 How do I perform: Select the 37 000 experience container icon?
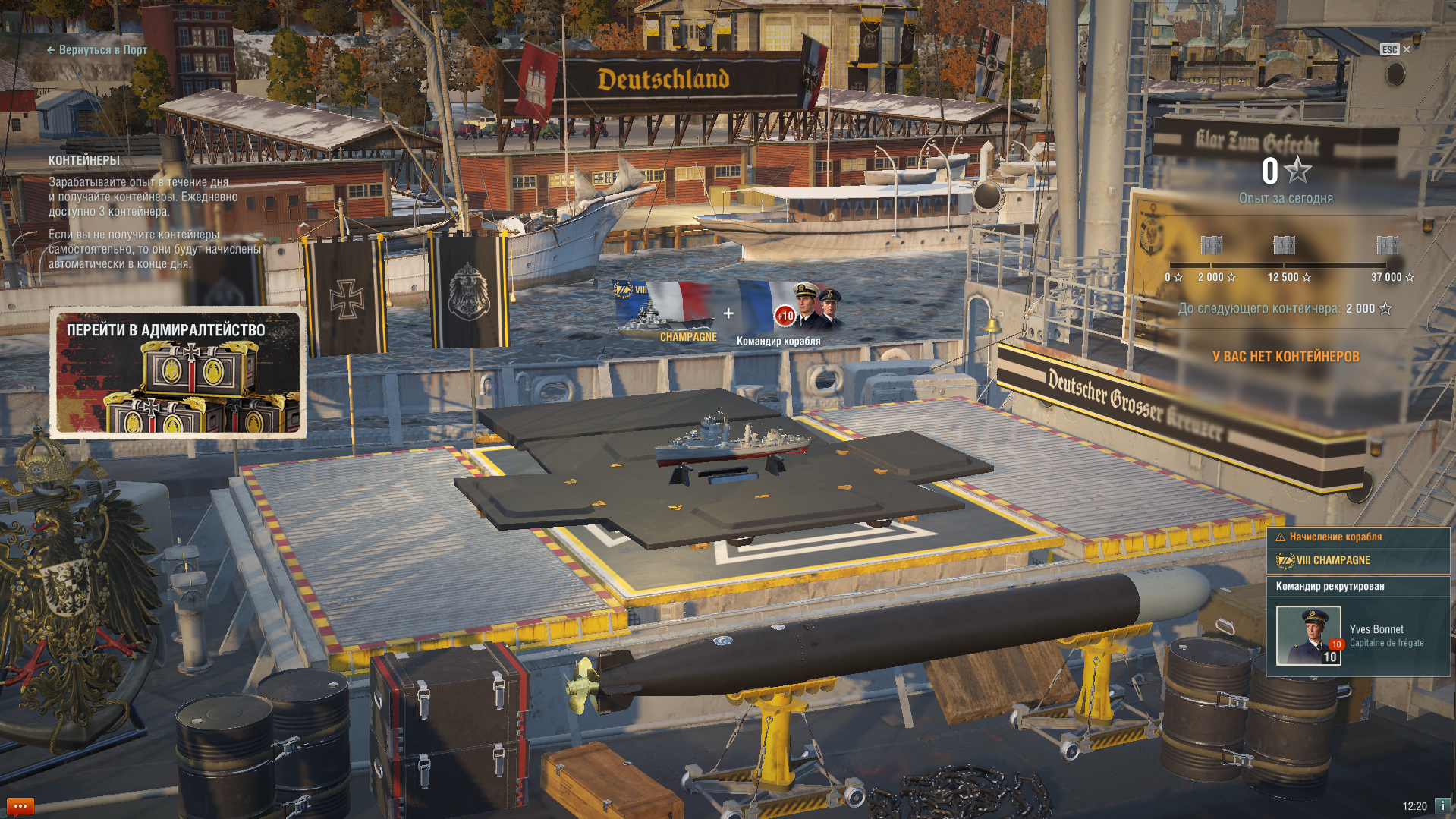[x=1387, y=245]
